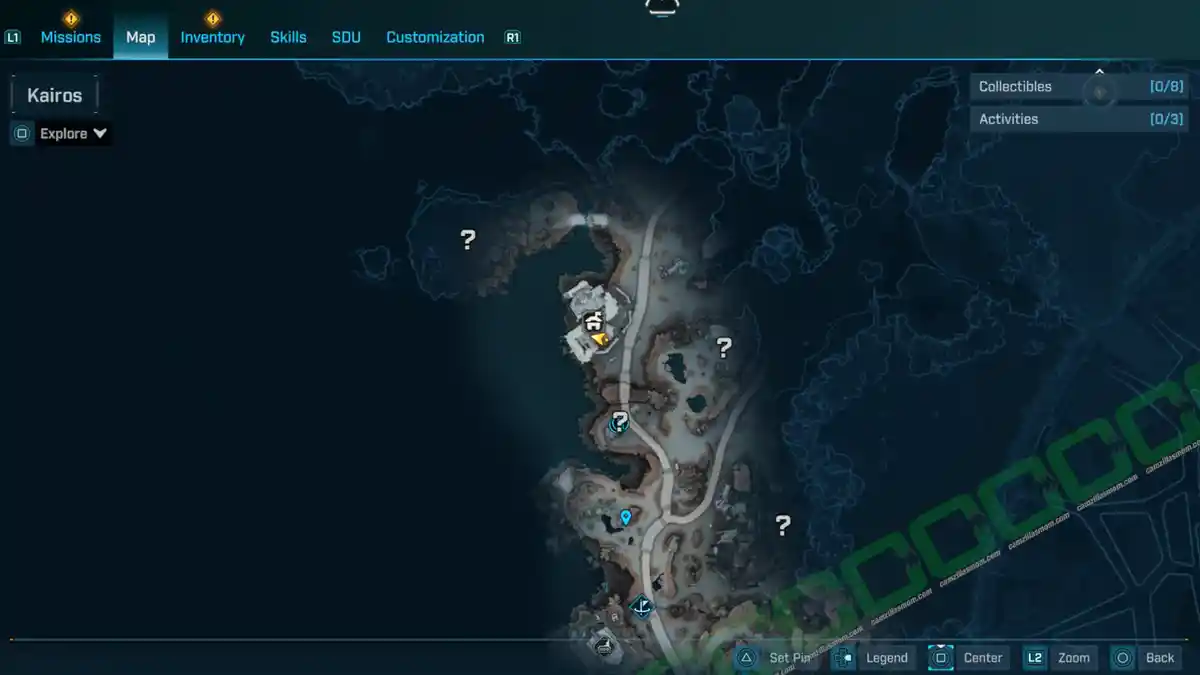Select the circled question mark marker
The width and height of the screenshot is (1200, 675).
pyautogui.click(x=619, y=421)
